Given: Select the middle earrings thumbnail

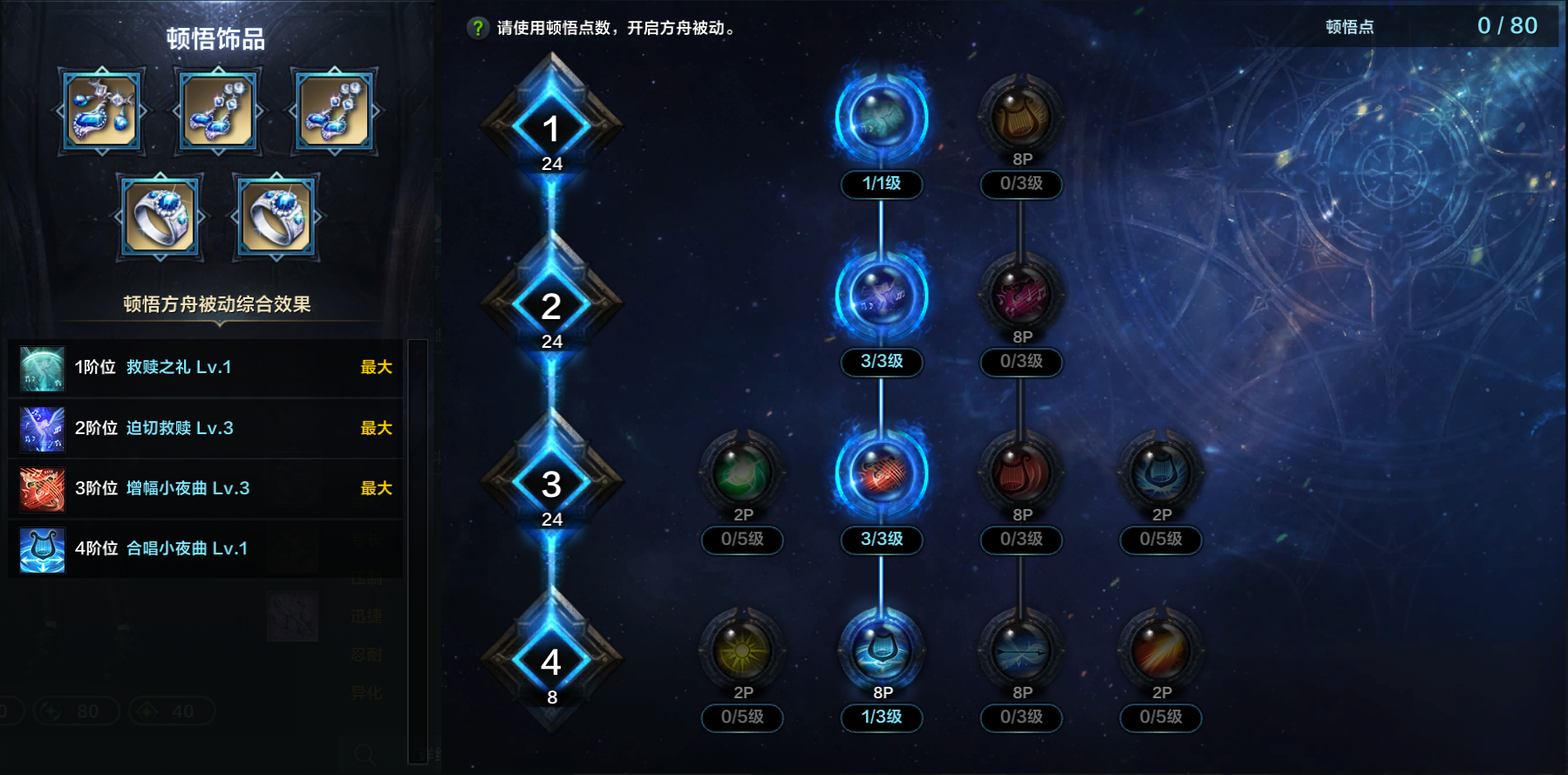Looking at the screenshot, I should click(x=217, y=111).
